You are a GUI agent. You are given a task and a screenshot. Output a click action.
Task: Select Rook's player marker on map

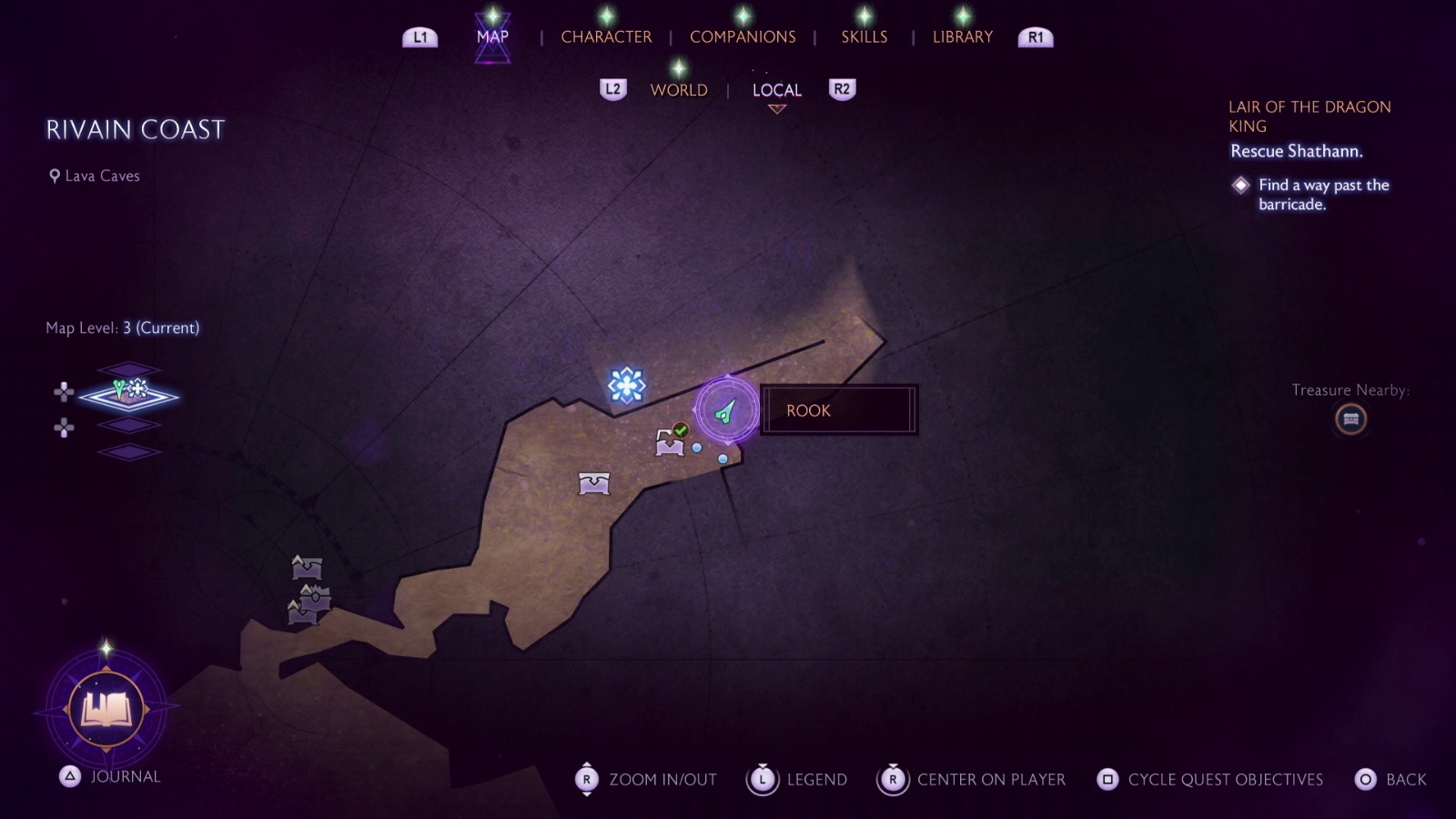[x=726, y=411]
